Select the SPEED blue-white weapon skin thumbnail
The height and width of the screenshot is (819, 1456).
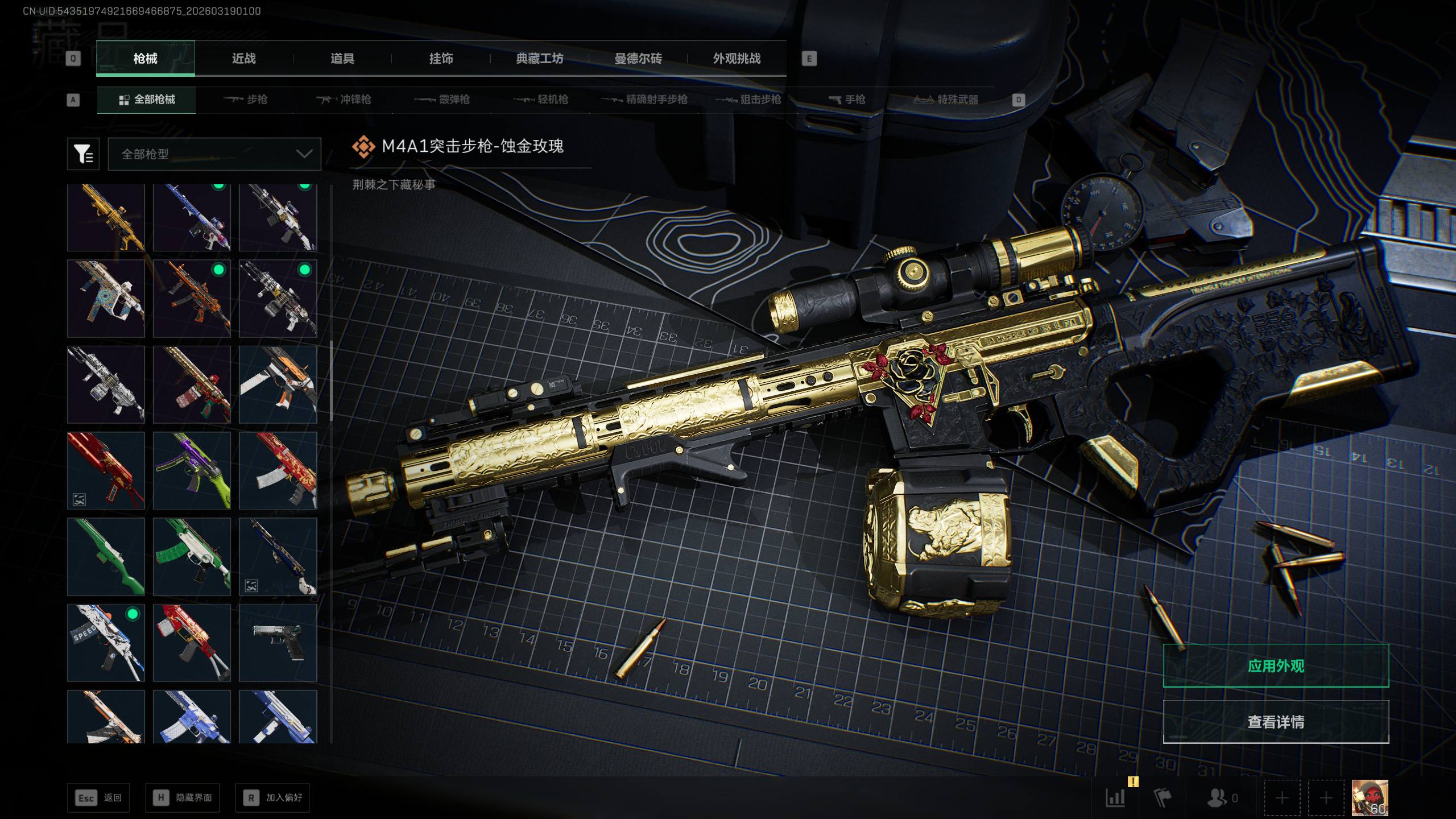(106, 643)
